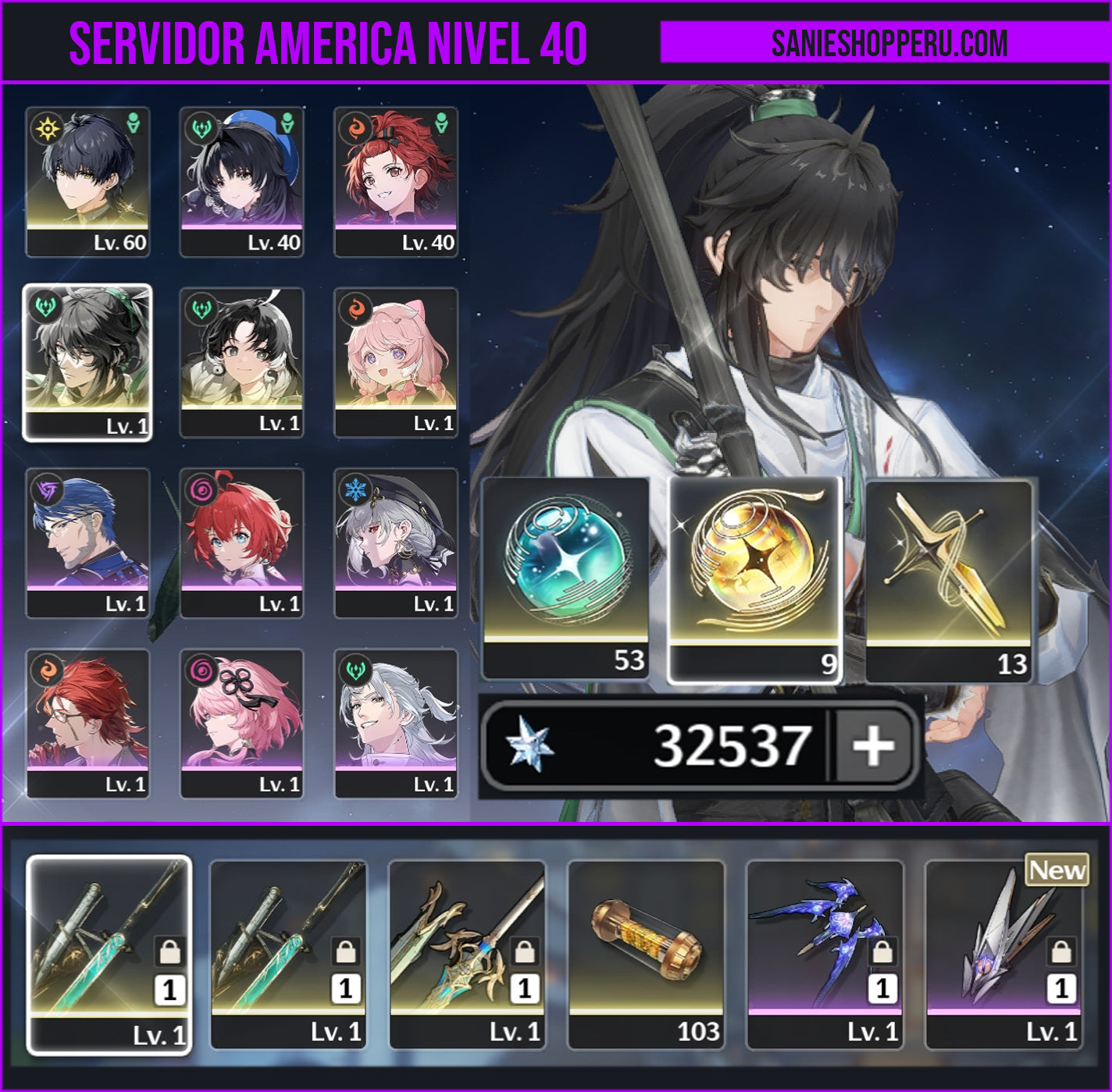The image size is (1112, 1092).
Task: Select the highlighted teal-blade sword weapon slot
Action: tap(109, 954)
